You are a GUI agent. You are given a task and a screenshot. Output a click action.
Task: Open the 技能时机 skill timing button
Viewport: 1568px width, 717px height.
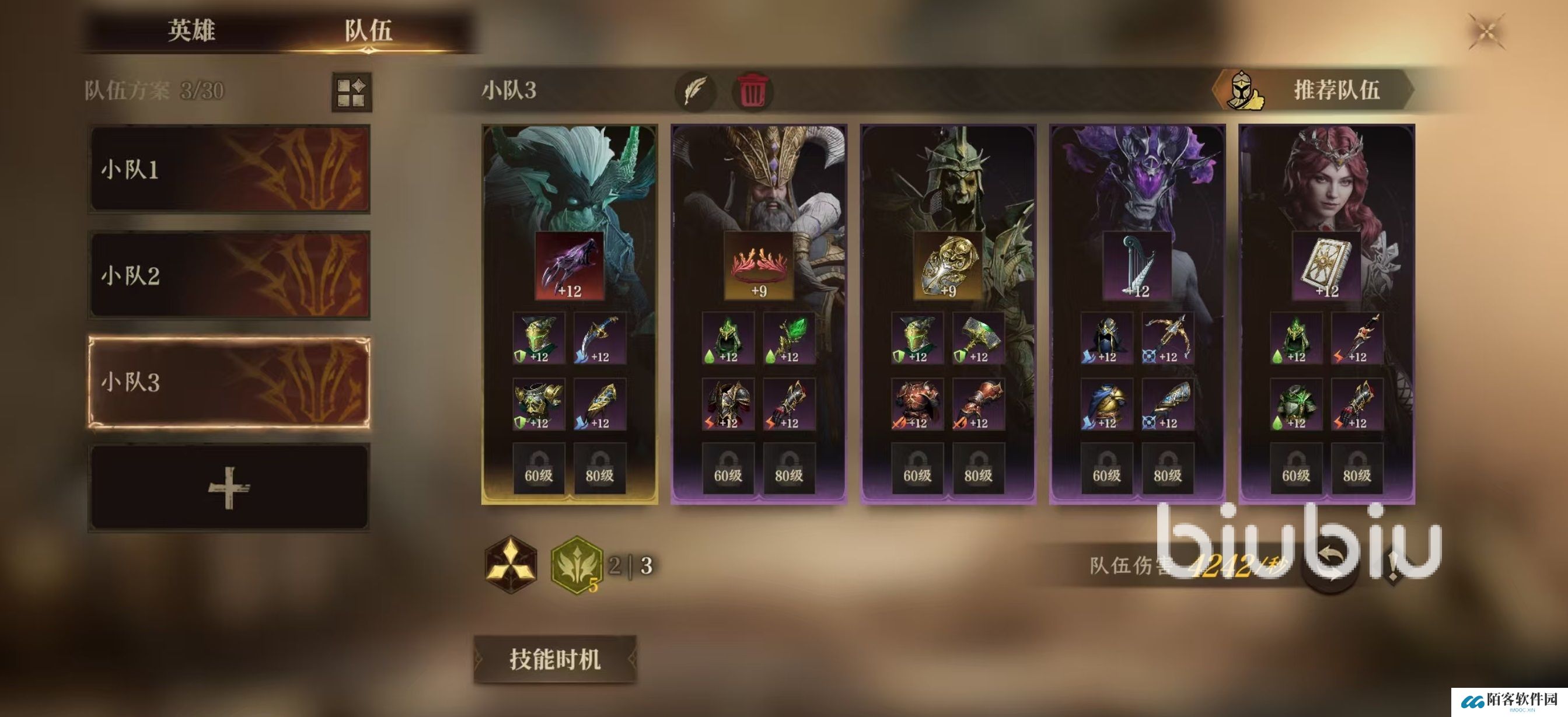tap(554, 659)
